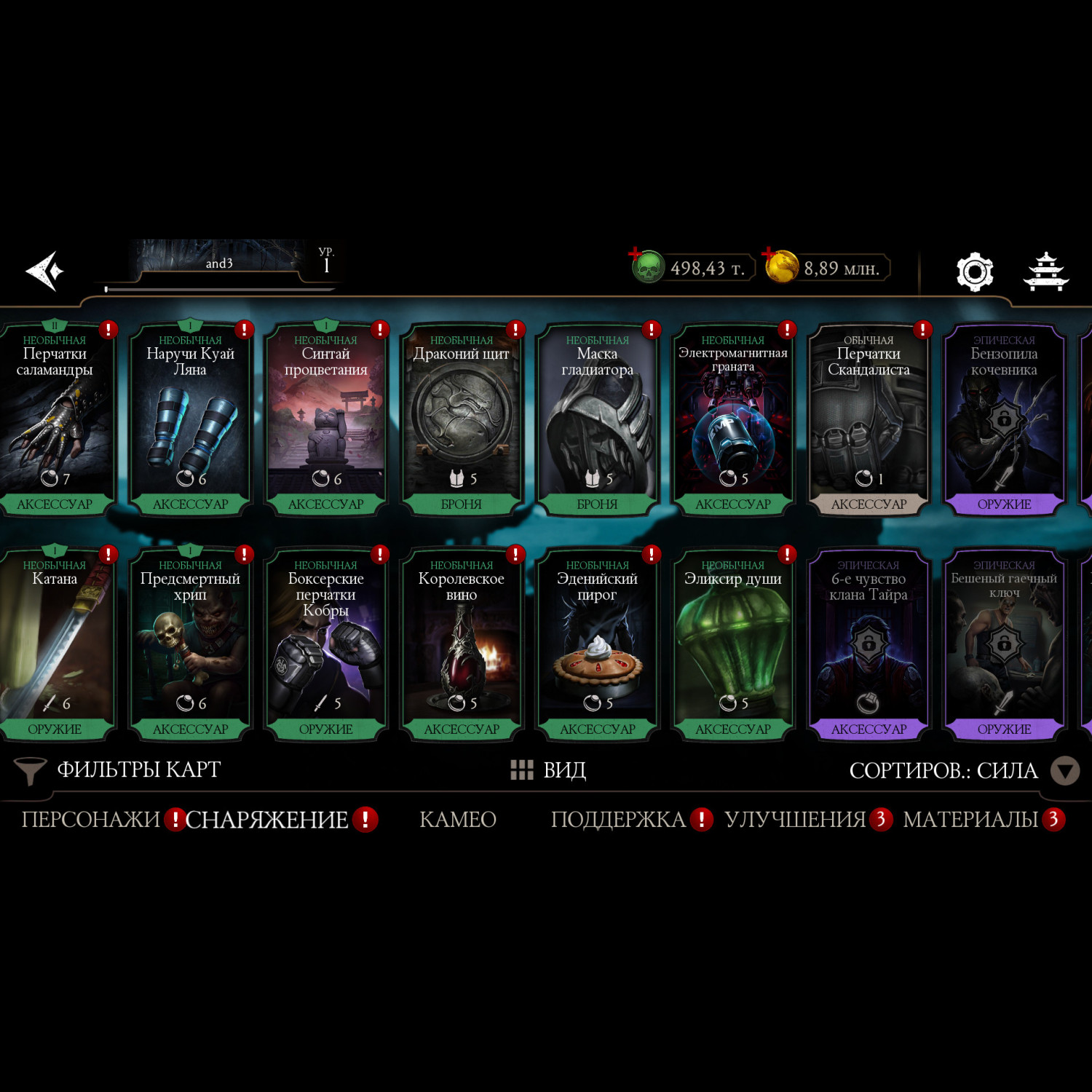Select the Катана weapon card

click(55, 644)
